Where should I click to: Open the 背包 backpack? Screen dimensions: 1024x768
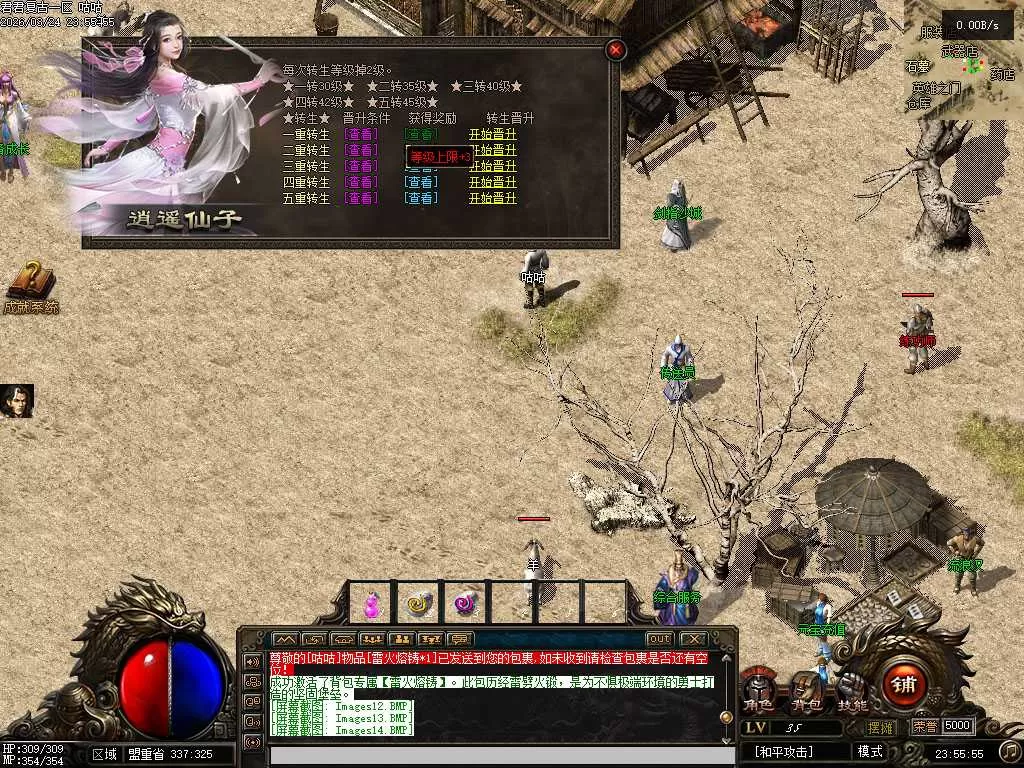(x=804, y=691)
